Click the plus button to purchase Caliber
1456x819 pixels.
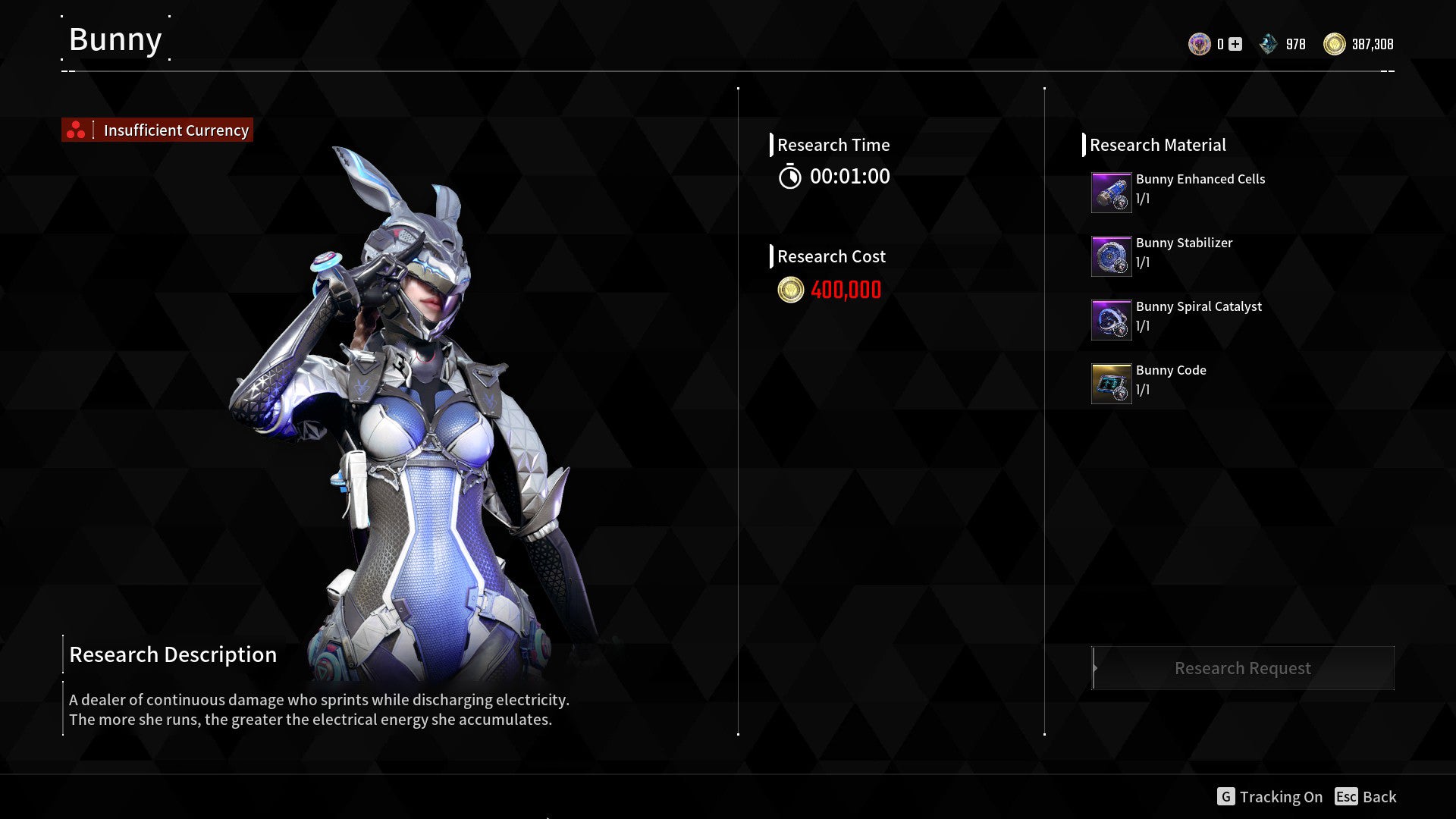pyautogui.click(x=1235, y=43)
